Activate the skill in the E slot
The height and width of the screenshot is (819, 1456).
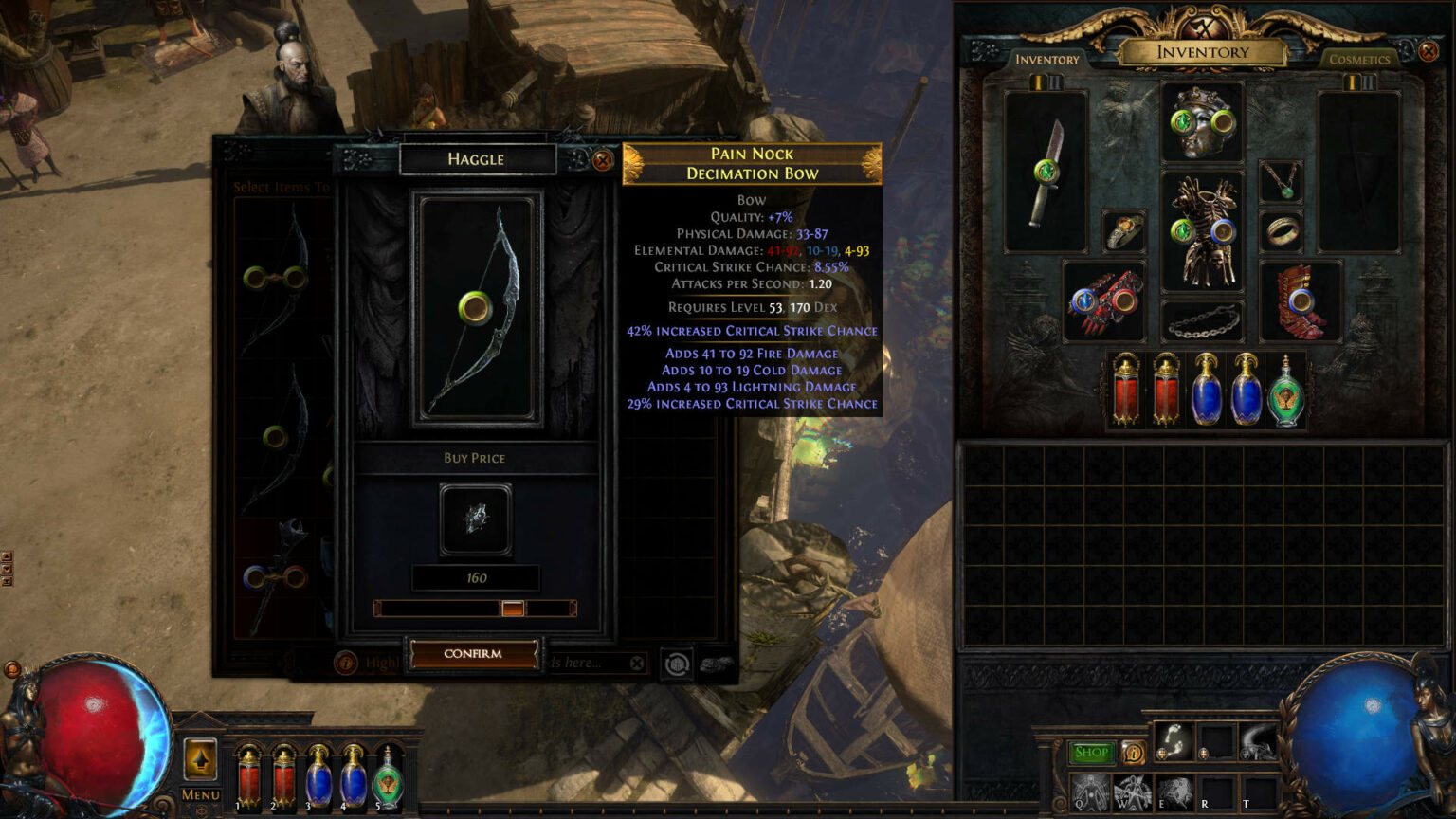point(1175,792)
